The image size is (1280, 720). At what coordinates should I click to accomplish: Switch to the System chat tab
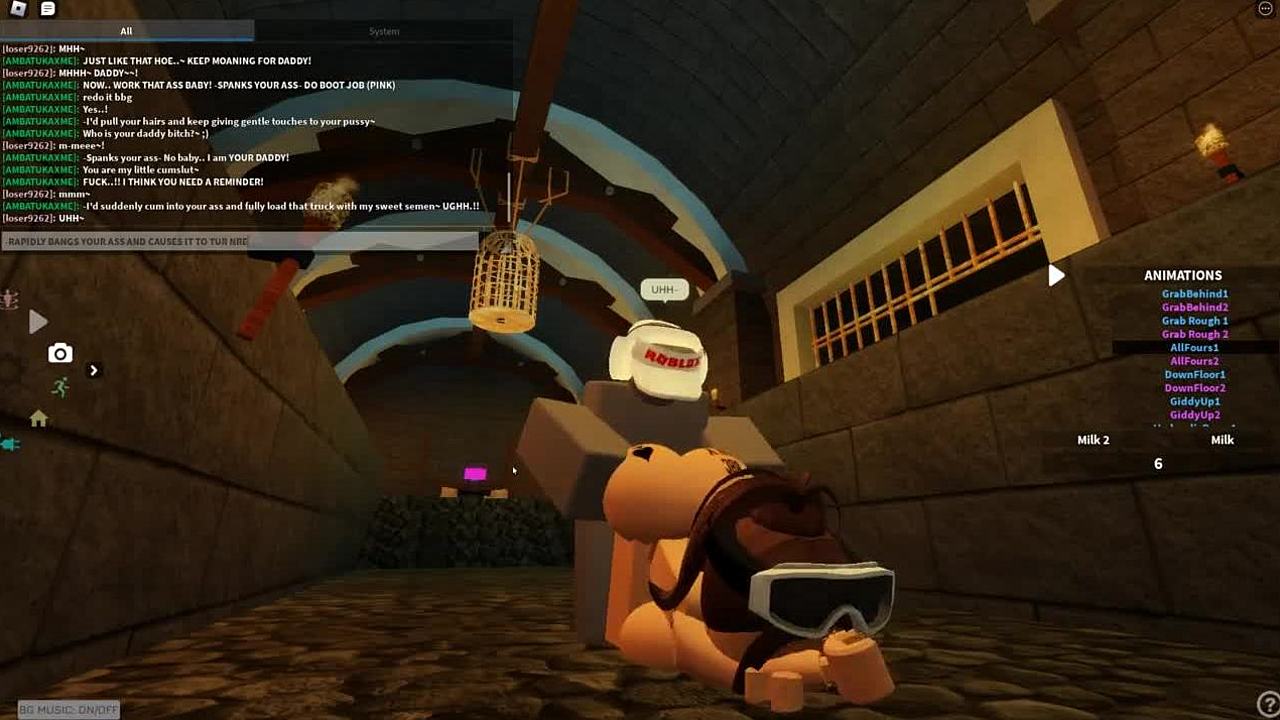(384, 31)
